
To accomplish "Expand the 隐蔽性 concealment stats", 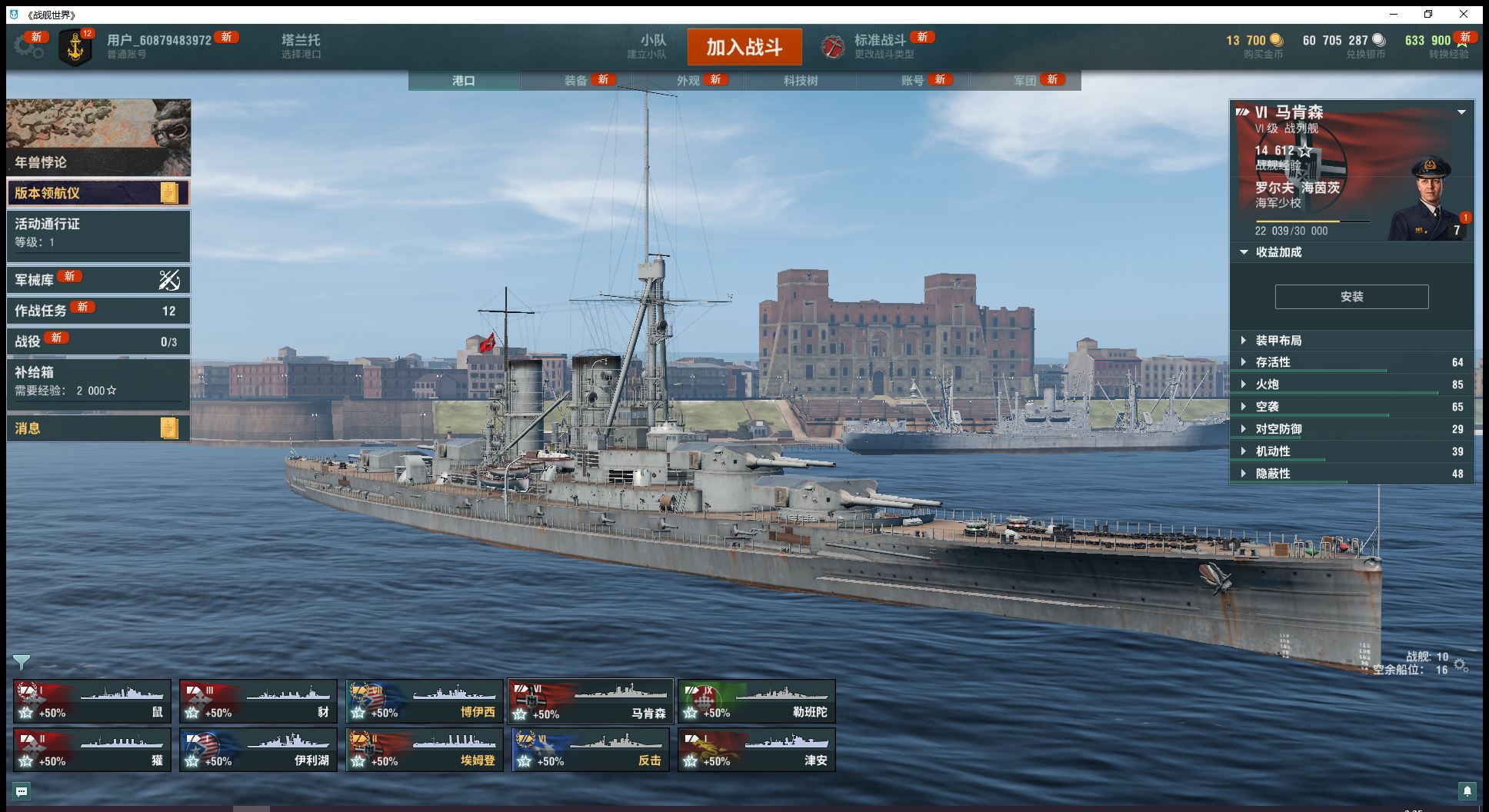I will point(1273,474).
